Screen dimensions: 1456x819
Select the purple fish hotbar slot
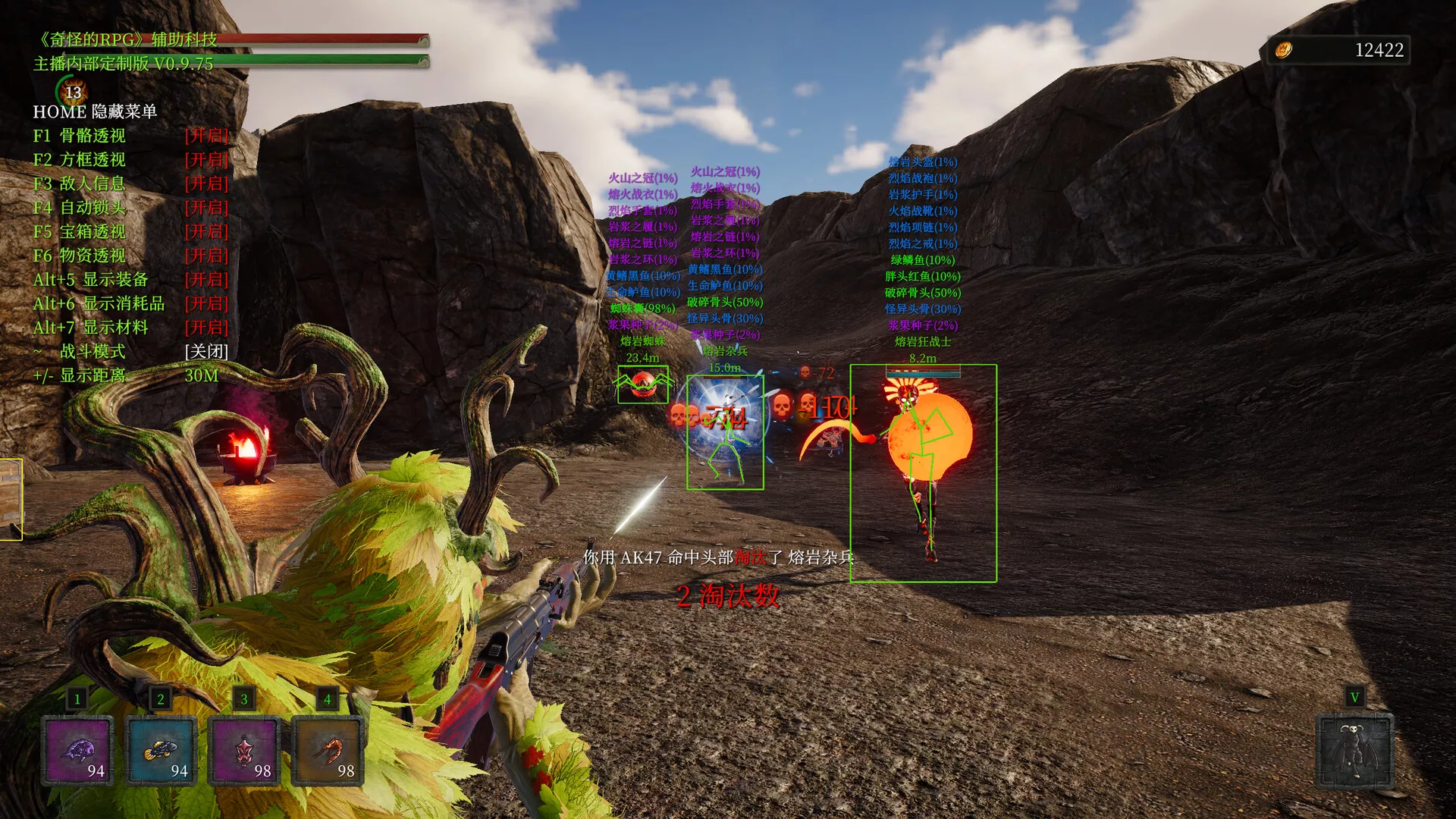[x=77, y=751]
